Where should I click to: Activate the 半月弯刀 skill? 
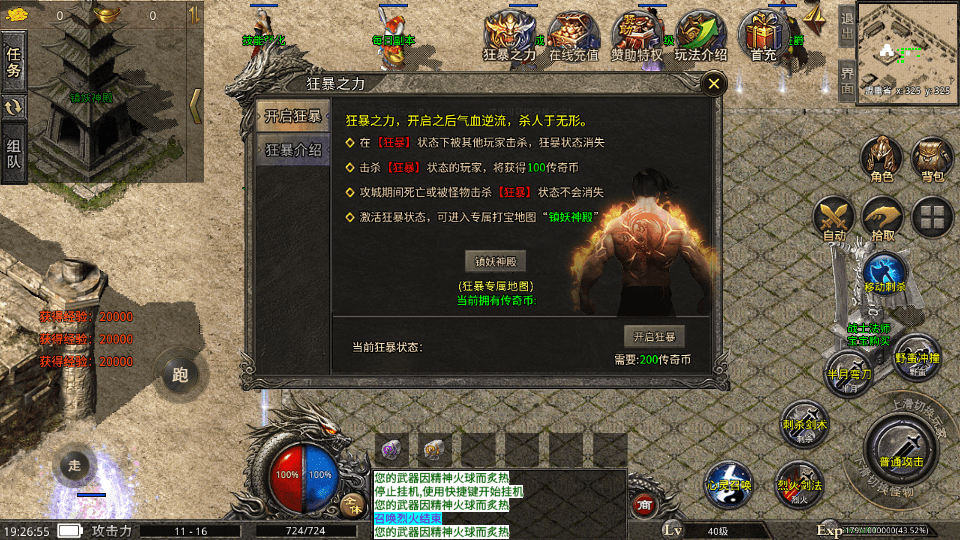point(848,372)
